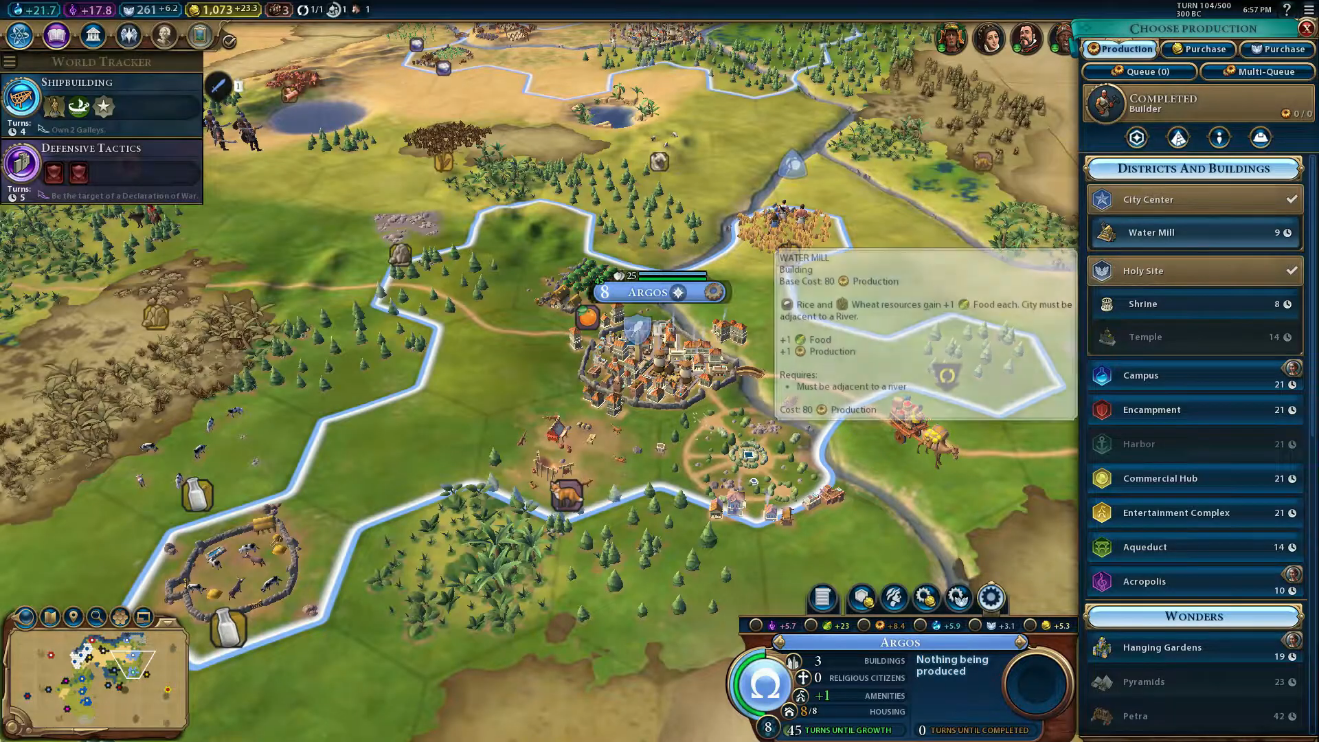Open the gold Purchase tab

[x=1198, y=49]
